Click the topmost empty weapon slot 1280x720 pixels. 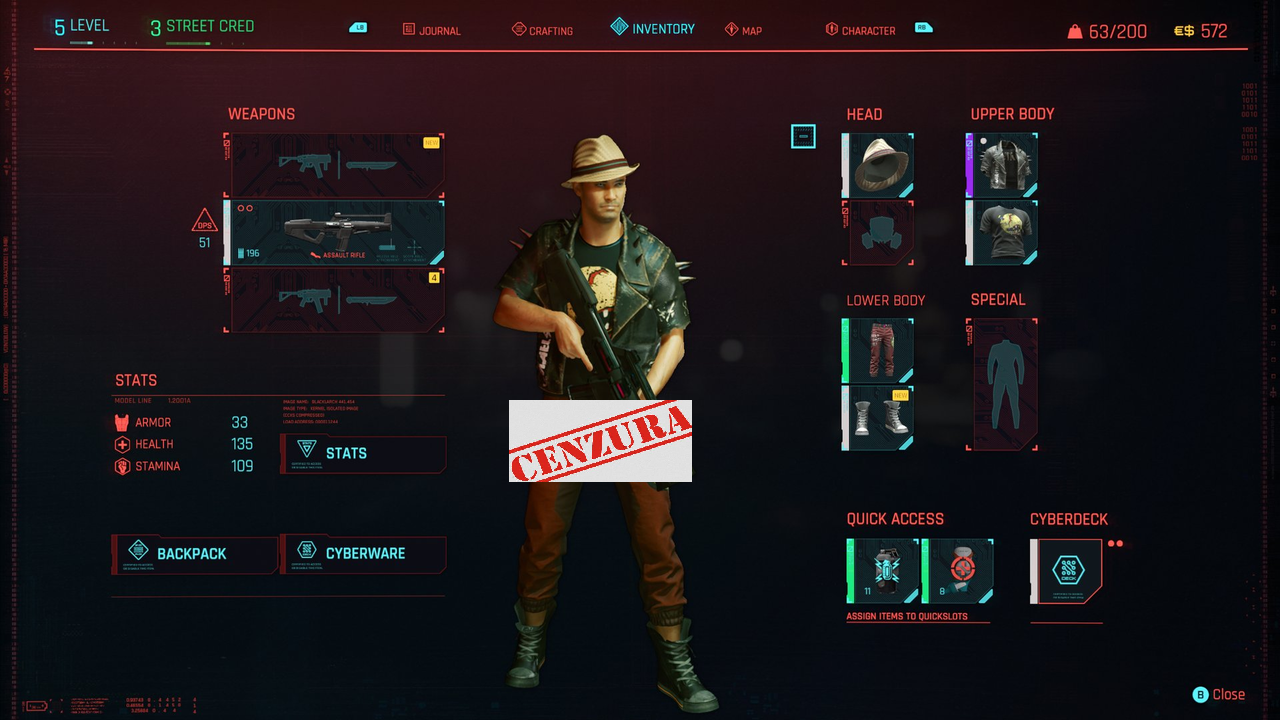point(335,163)
